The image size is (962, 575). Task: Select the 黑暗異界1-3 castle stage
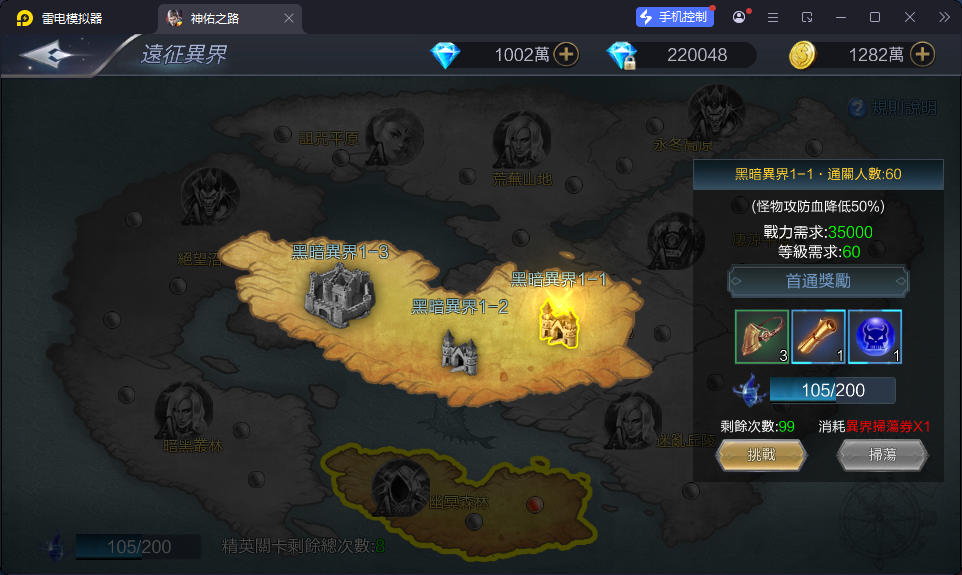[x=339, y=294]
